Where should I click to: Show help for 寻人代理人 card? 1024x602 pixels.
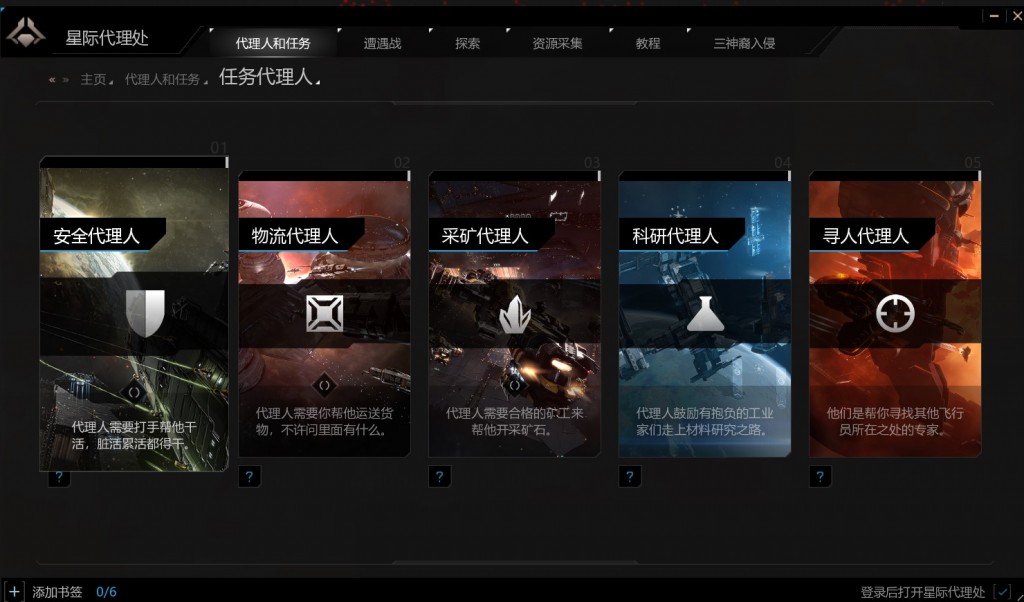click(819, 477)
